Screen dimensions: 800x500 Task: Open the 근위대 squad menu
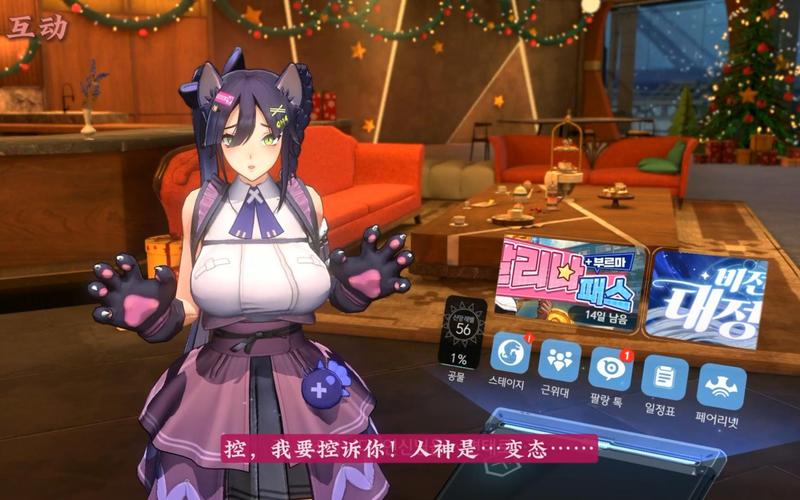point(559,361)
